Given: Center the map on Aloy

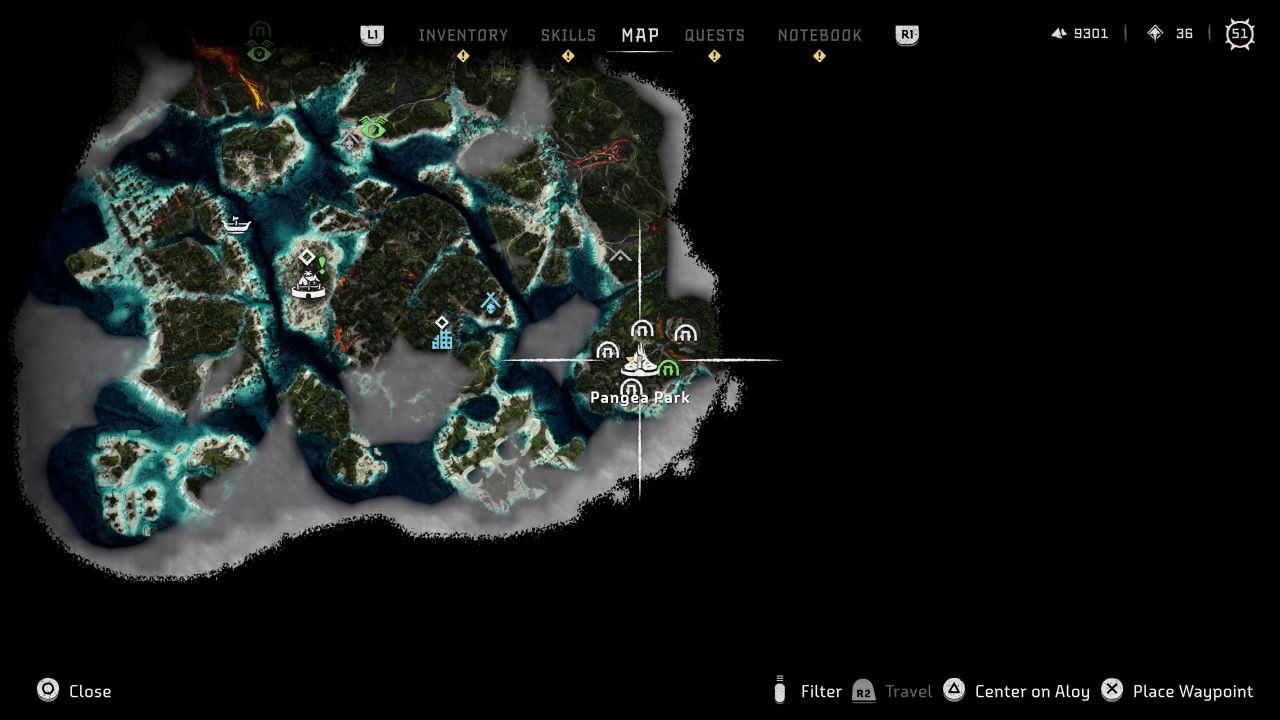Looking at the screenshot, I should (1020, 691).
